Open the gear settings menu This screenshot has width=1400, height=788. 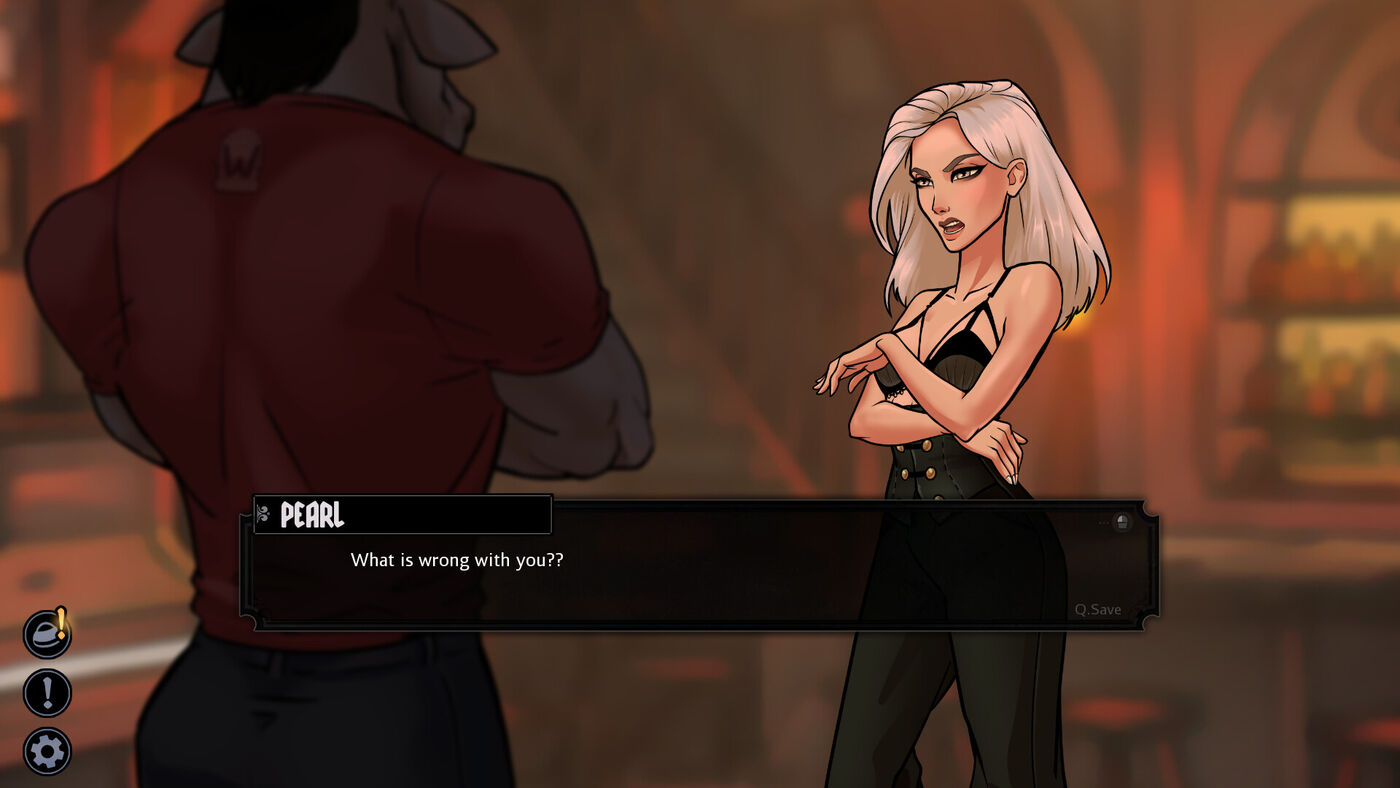[x=47, y=751]
